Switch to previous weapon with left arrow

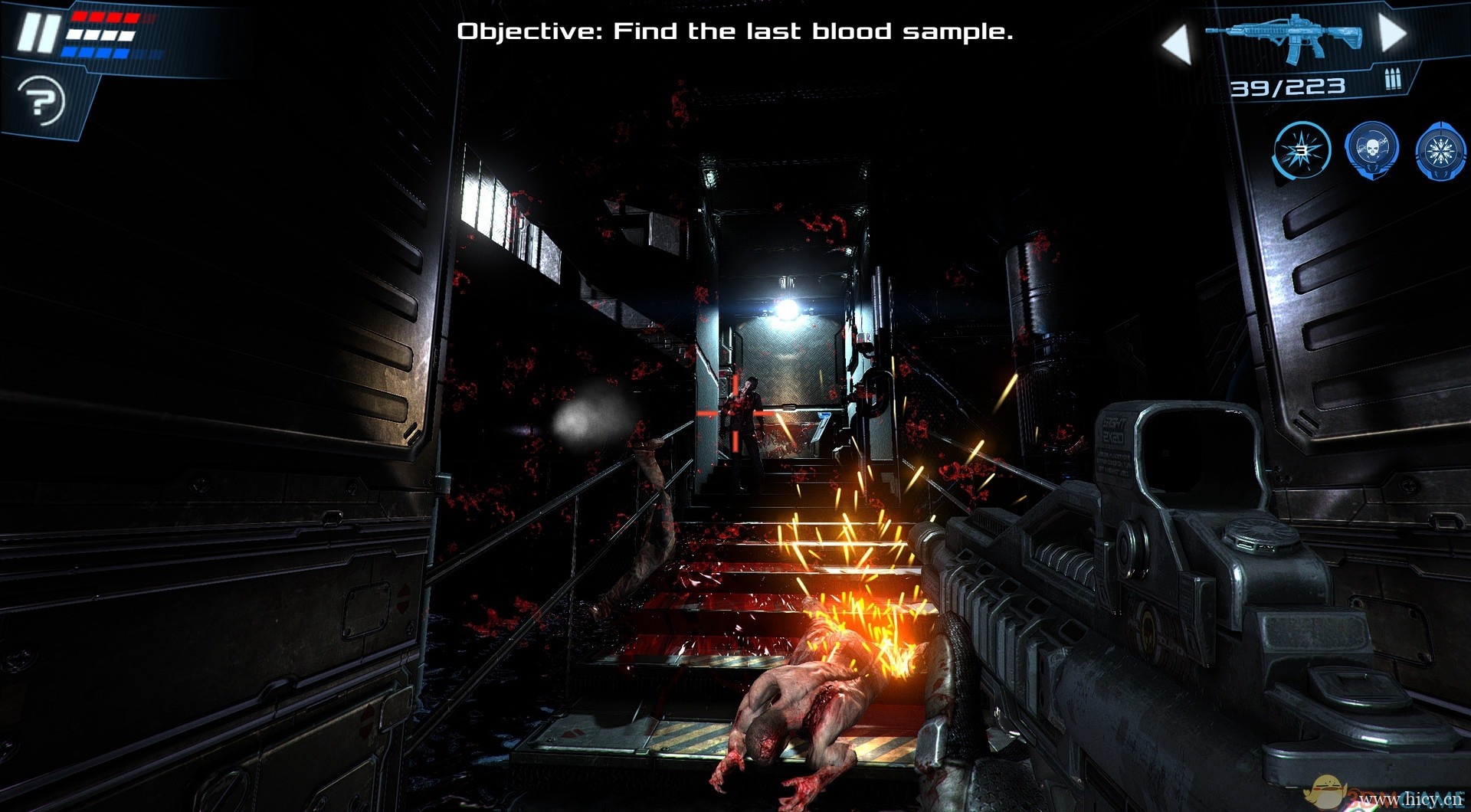1176,42
